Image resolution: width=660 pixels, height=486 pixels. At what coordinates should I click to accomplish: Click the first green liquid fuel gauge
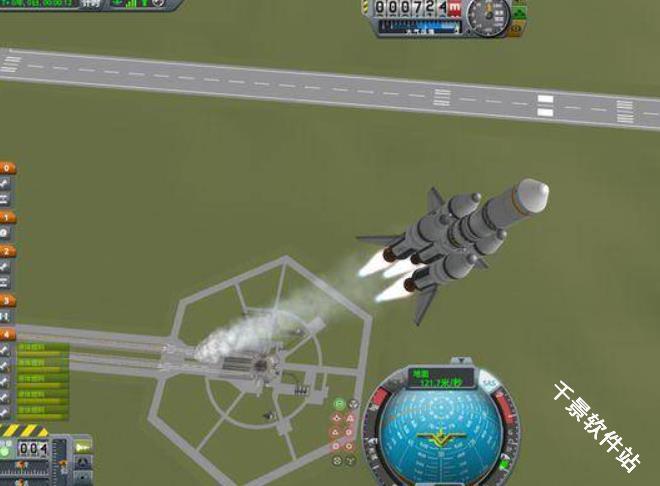(40, 348)
